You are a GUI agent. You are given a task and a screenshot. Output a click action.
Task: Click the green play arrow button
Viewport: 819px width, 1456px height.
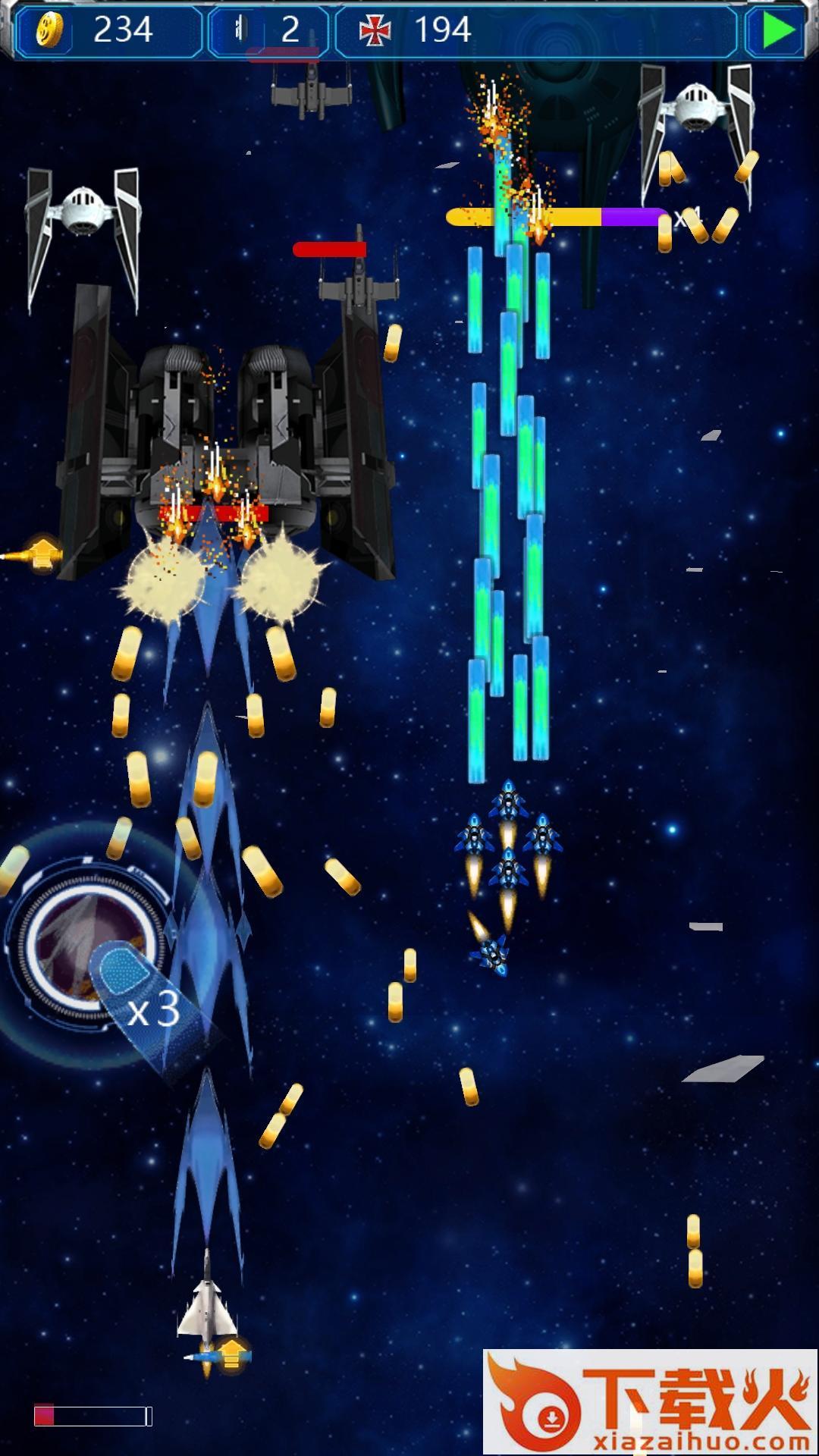pyautogui.click(x=777, y=30)
